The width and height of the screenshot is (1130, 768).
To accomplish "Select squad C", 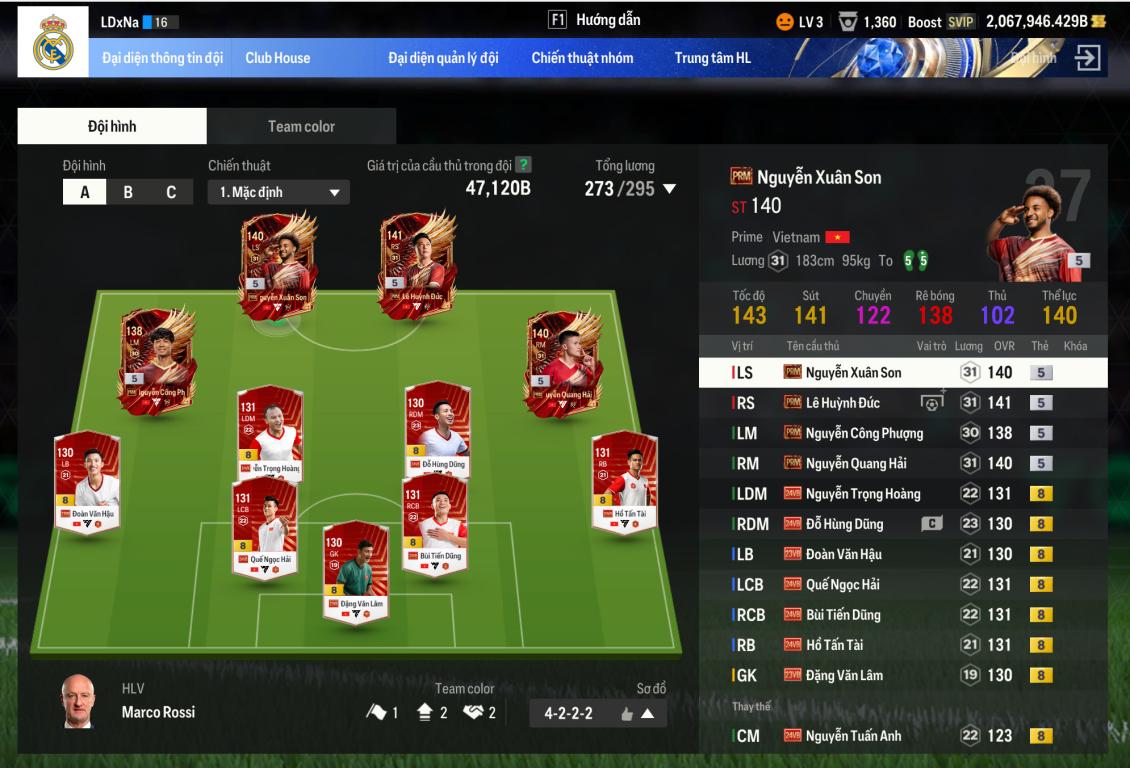I will [171, 193].
